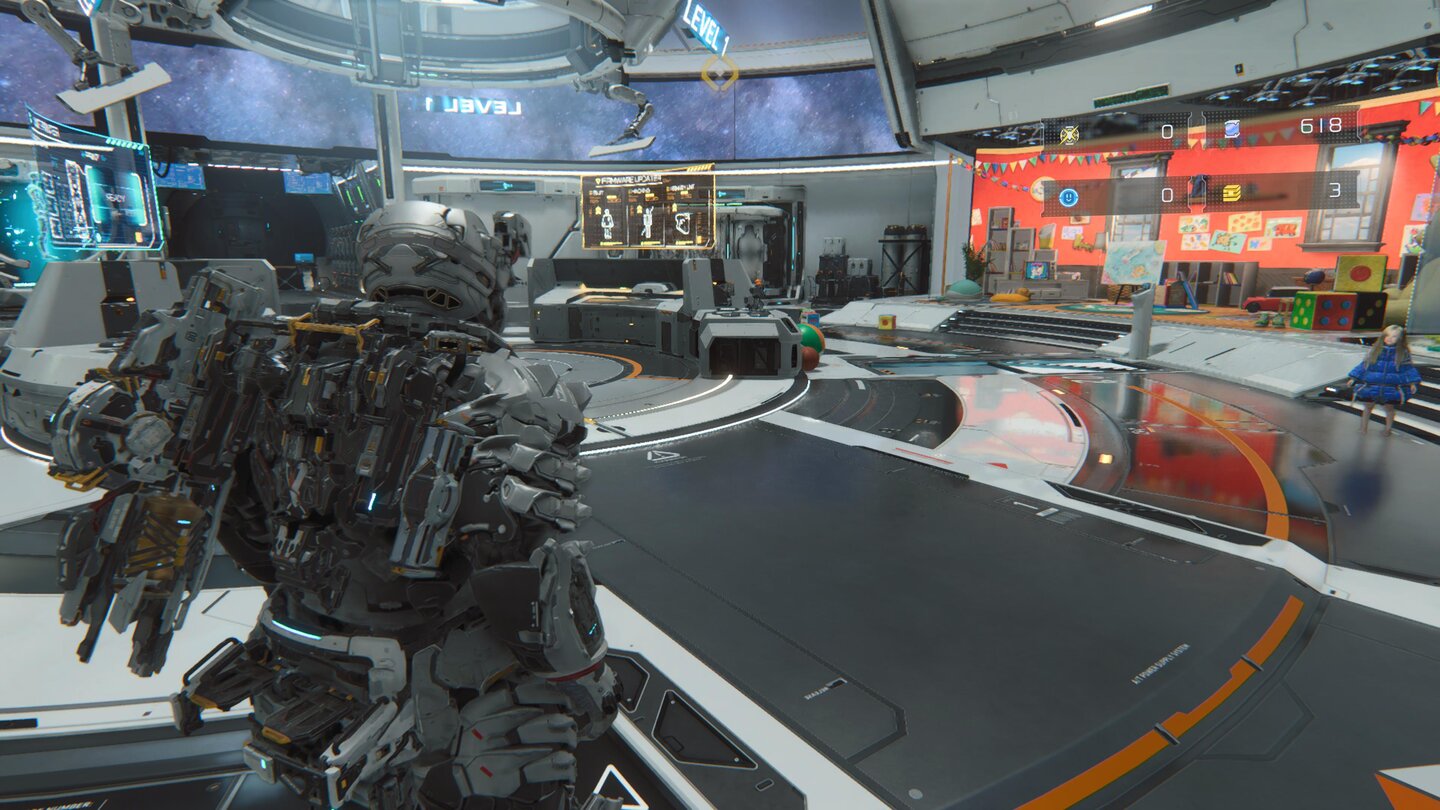This screenshot has width=1440, height=810.
Task: Click the pin icon beside the Firmware Update title
Action: (599, 180)
